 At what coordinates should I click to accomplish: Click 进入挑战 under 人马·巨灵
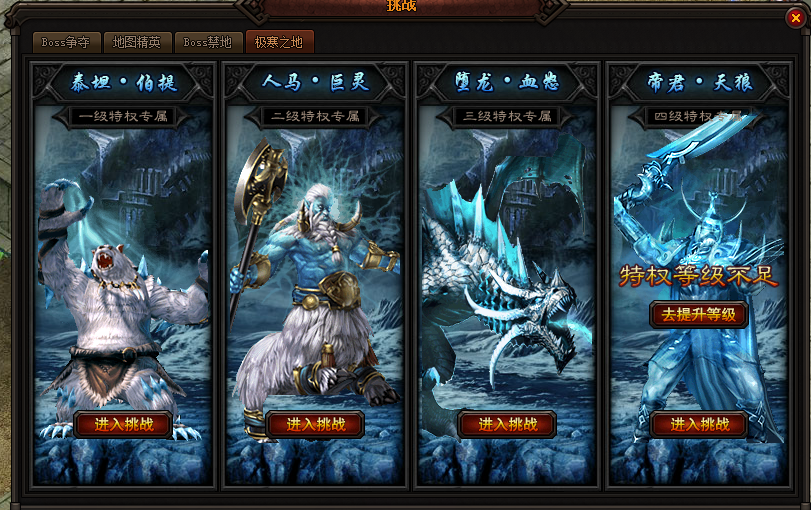point(316,424)
